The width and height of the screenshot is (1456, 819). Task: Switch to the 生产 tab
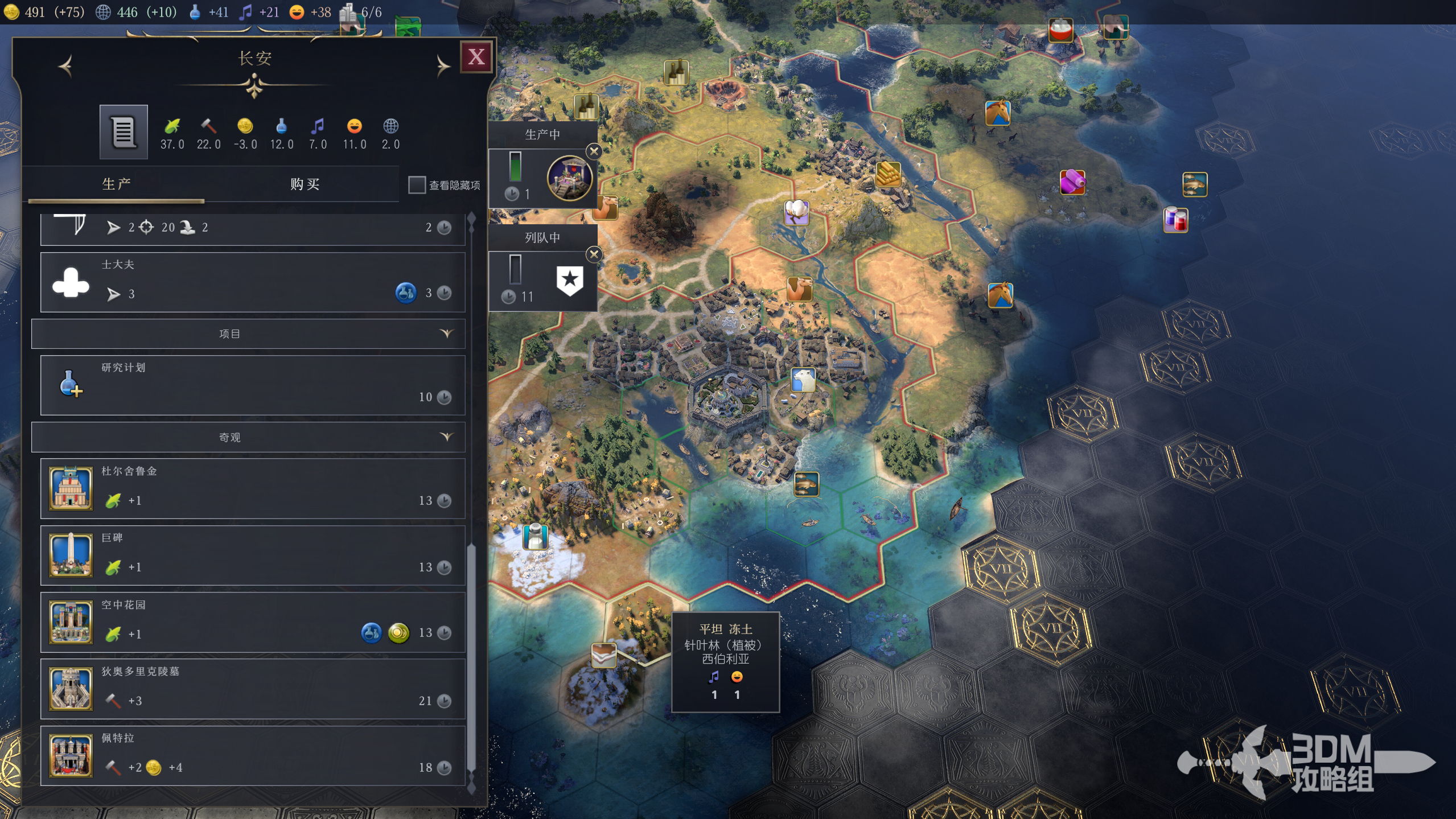click(116, 184)
